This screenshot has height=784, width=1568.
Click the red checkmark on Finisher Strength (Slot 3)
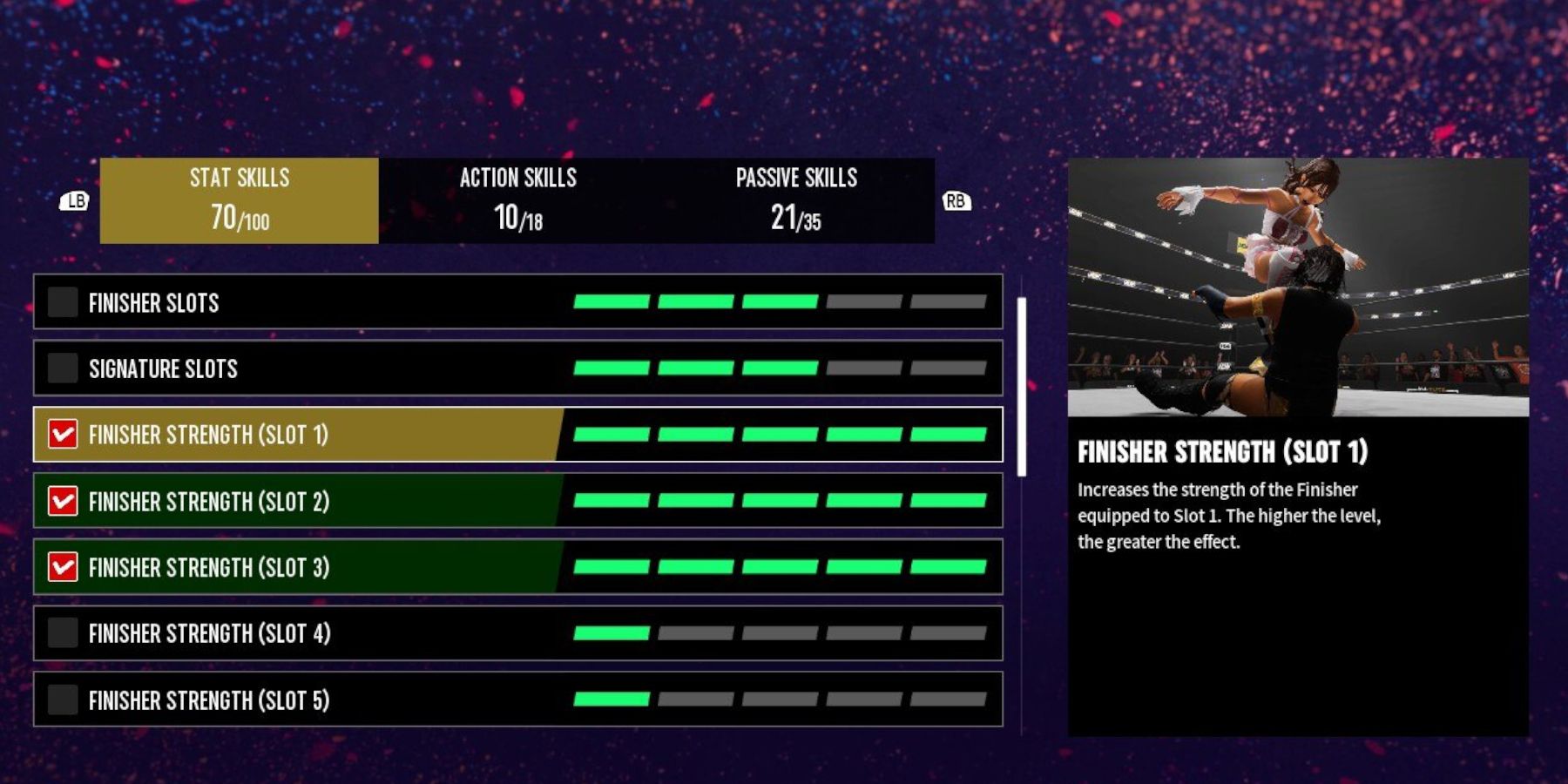(62, 567)
